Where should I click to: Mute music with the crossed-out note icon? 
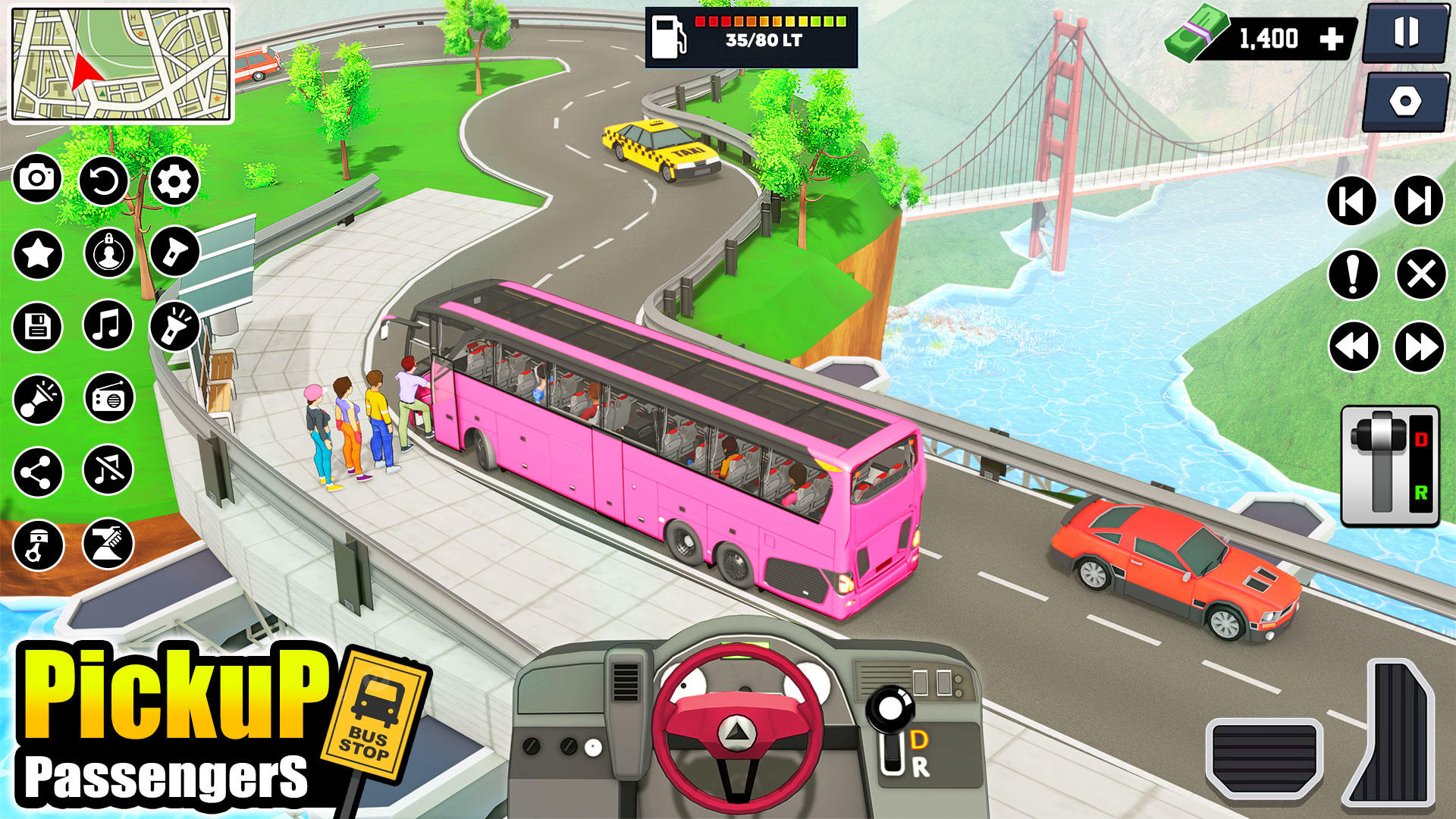[108, 470]
